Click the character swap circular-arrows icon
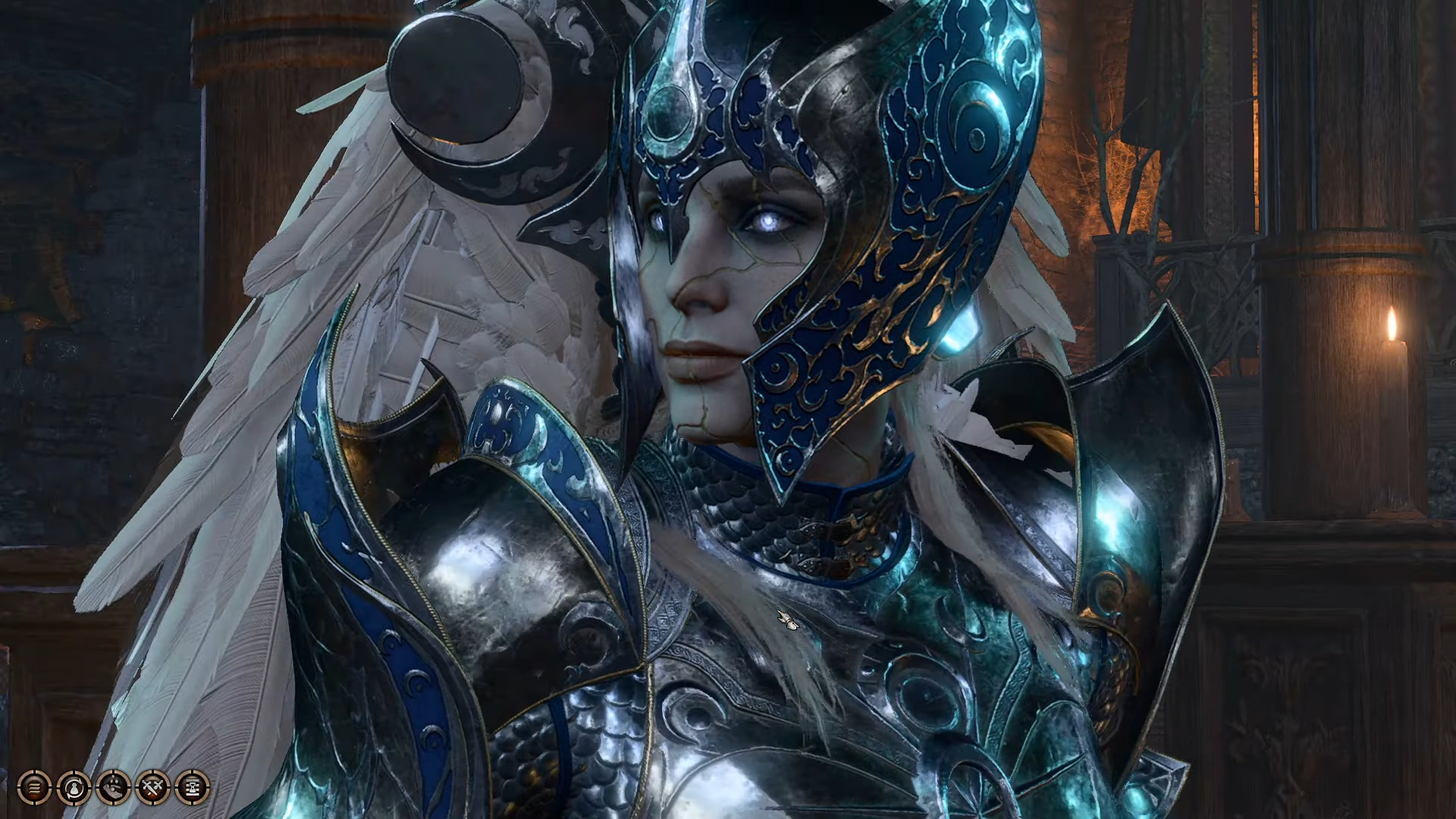Image resolution: width=1456 pixels, height=819 pixels. [74, 788]
